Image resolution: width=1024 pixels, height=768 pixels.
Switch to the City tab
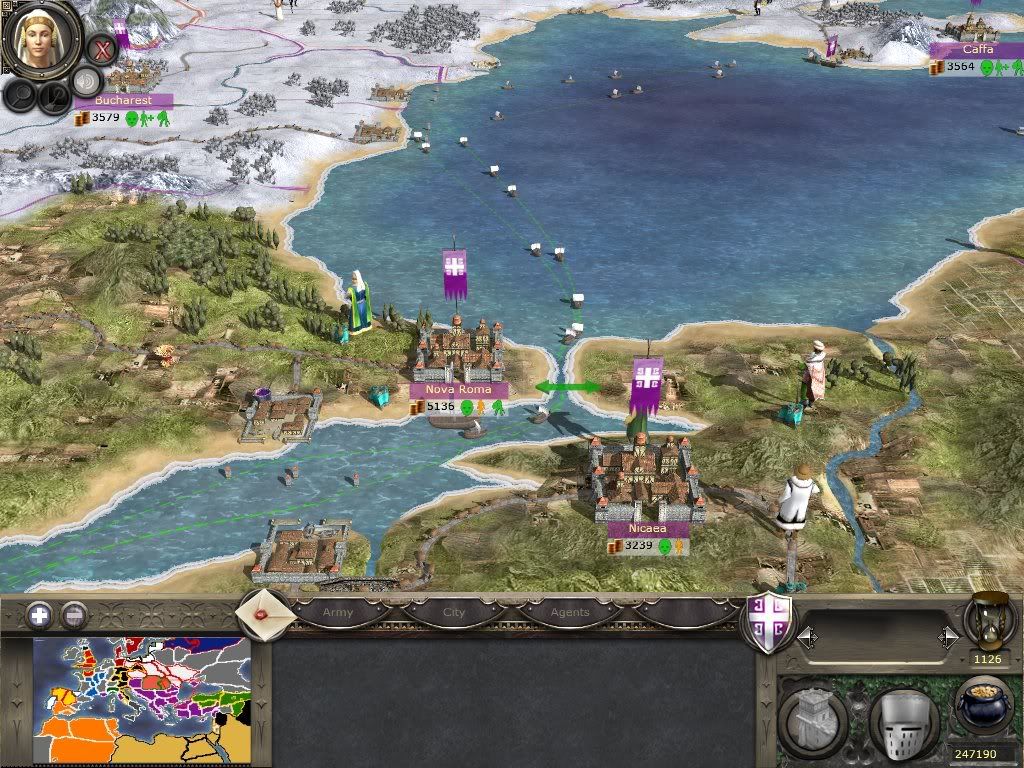tap(454, 611)
